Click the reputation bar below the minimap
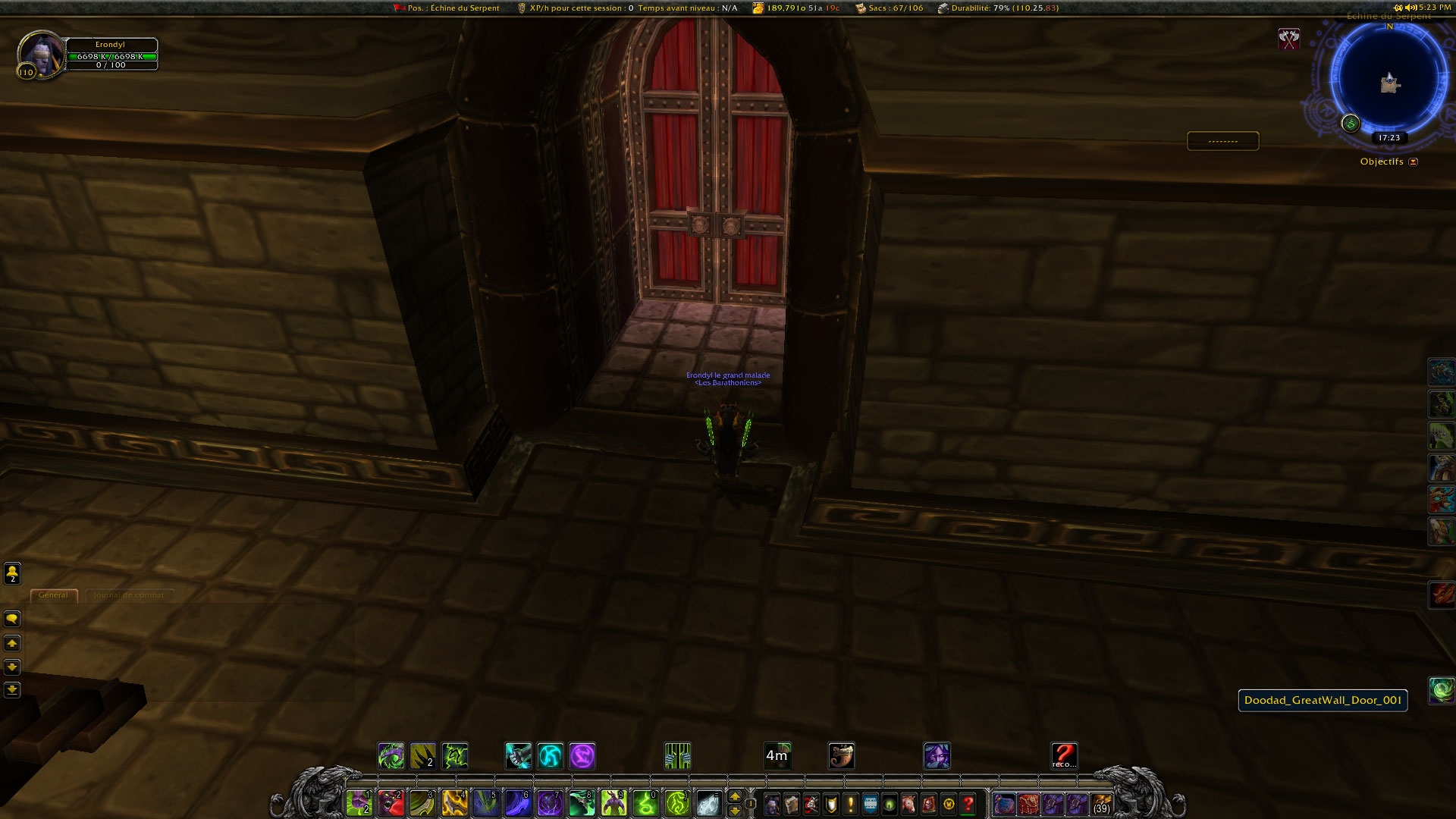Screen dimensions: 1456x819 [1222, 140]
